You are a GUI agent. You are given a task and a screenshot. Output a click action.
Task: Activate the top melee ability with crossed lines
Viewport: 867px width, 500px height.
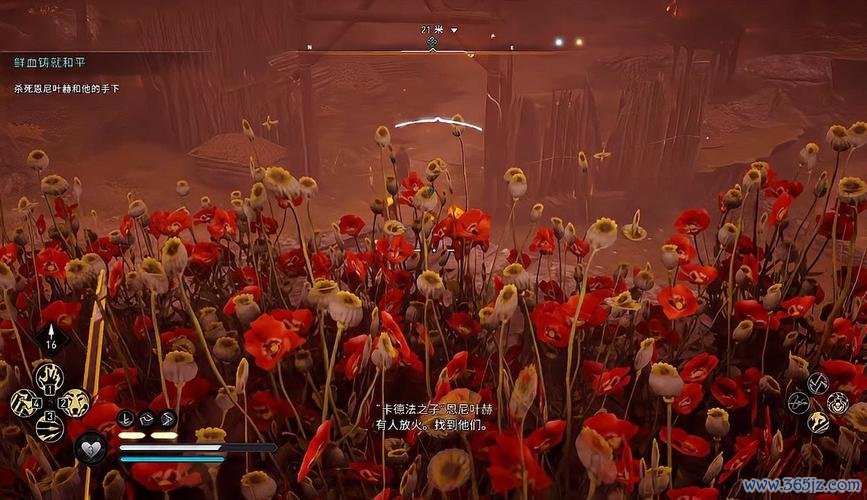pos(818,382)
